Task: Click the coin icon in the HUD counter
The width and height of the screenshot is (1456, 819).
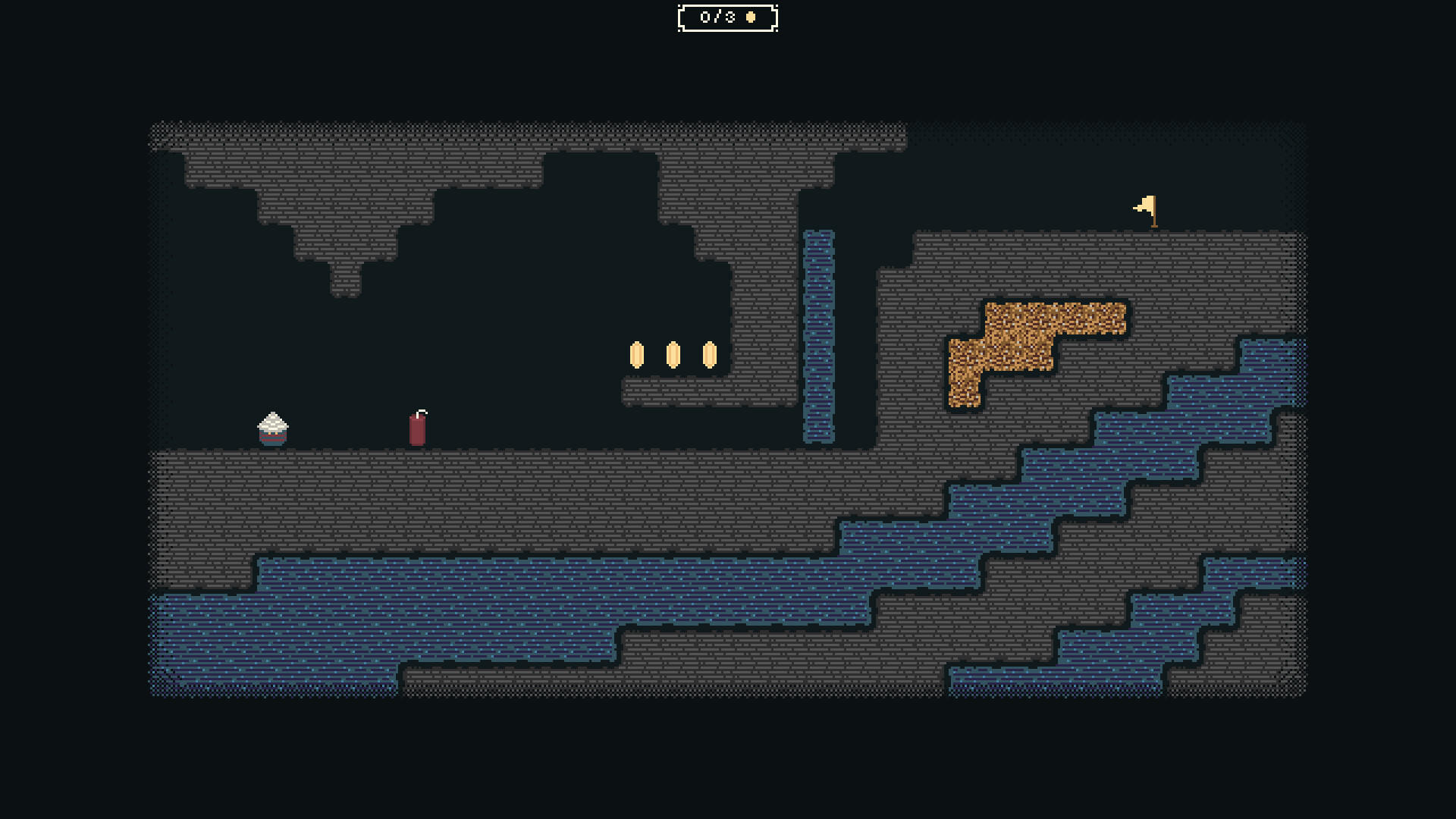Action: 751,16
